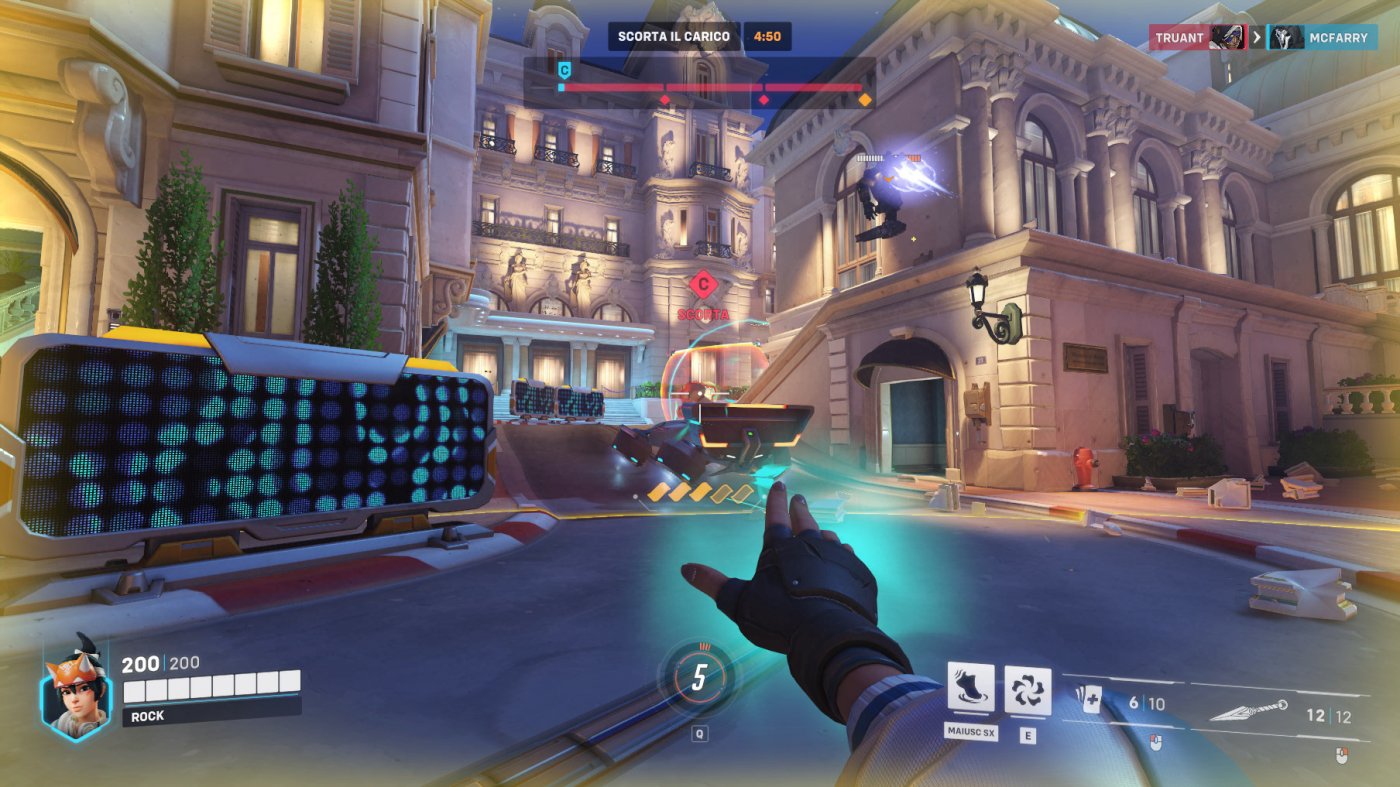Click the MAIUSC SX keybind label

(x=970, y=730)
